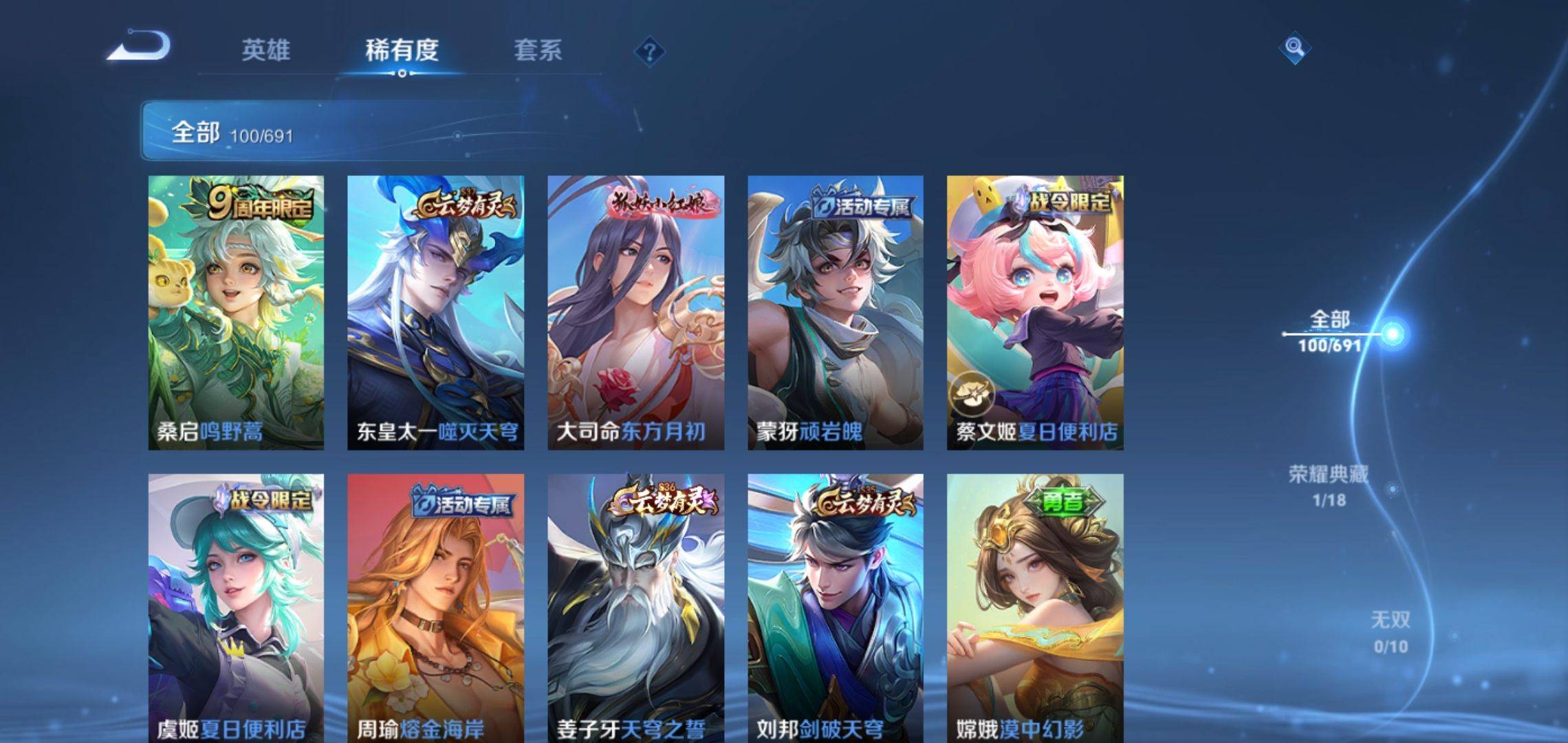Select the 蔡文姬 夏日便利店 skin card
The width and height of the screenshot is (1568, 743).
click(1035, 313)
